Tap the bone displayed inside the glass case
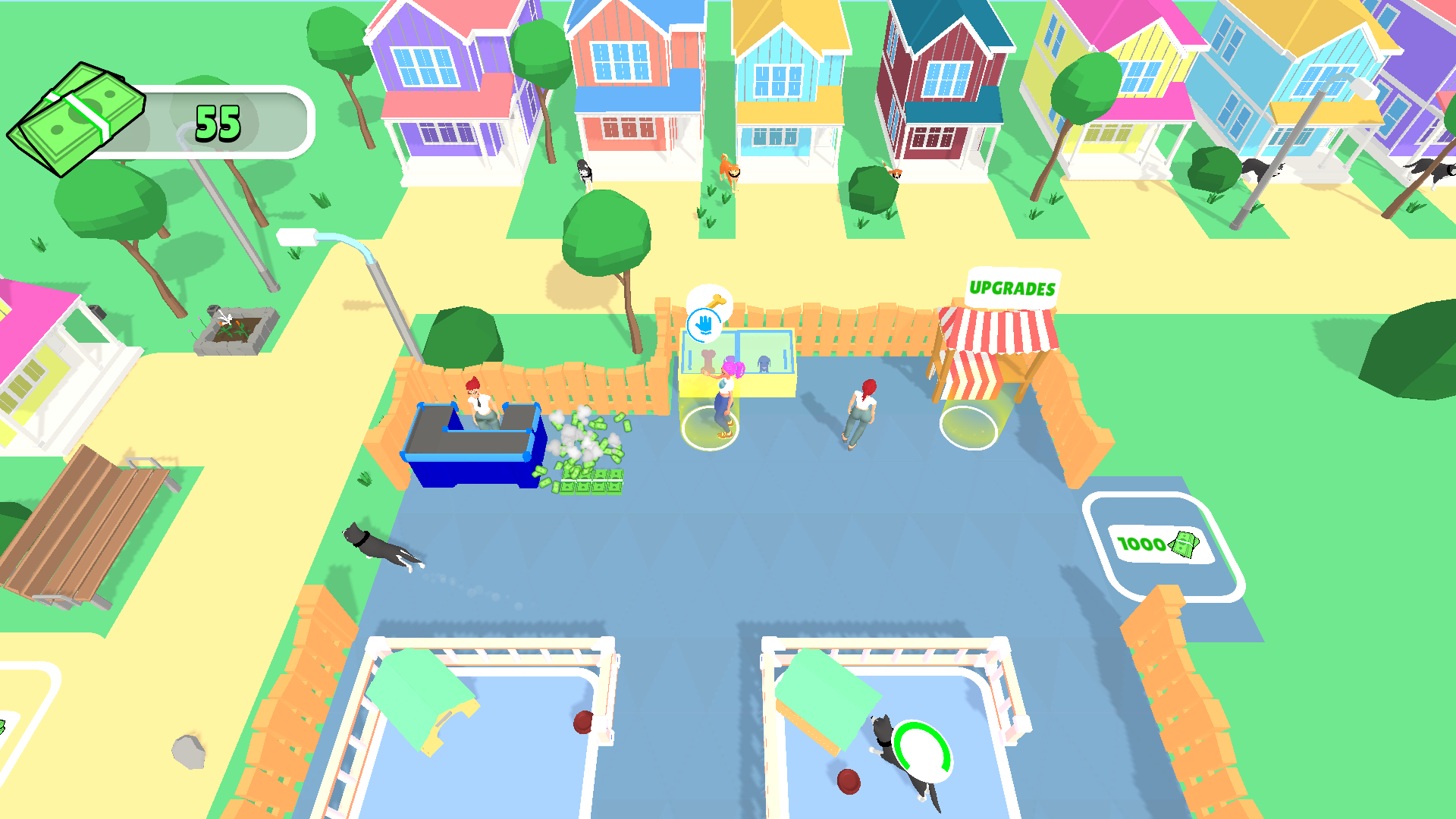This screenshot has height=819, width=1456. (708, 360)
